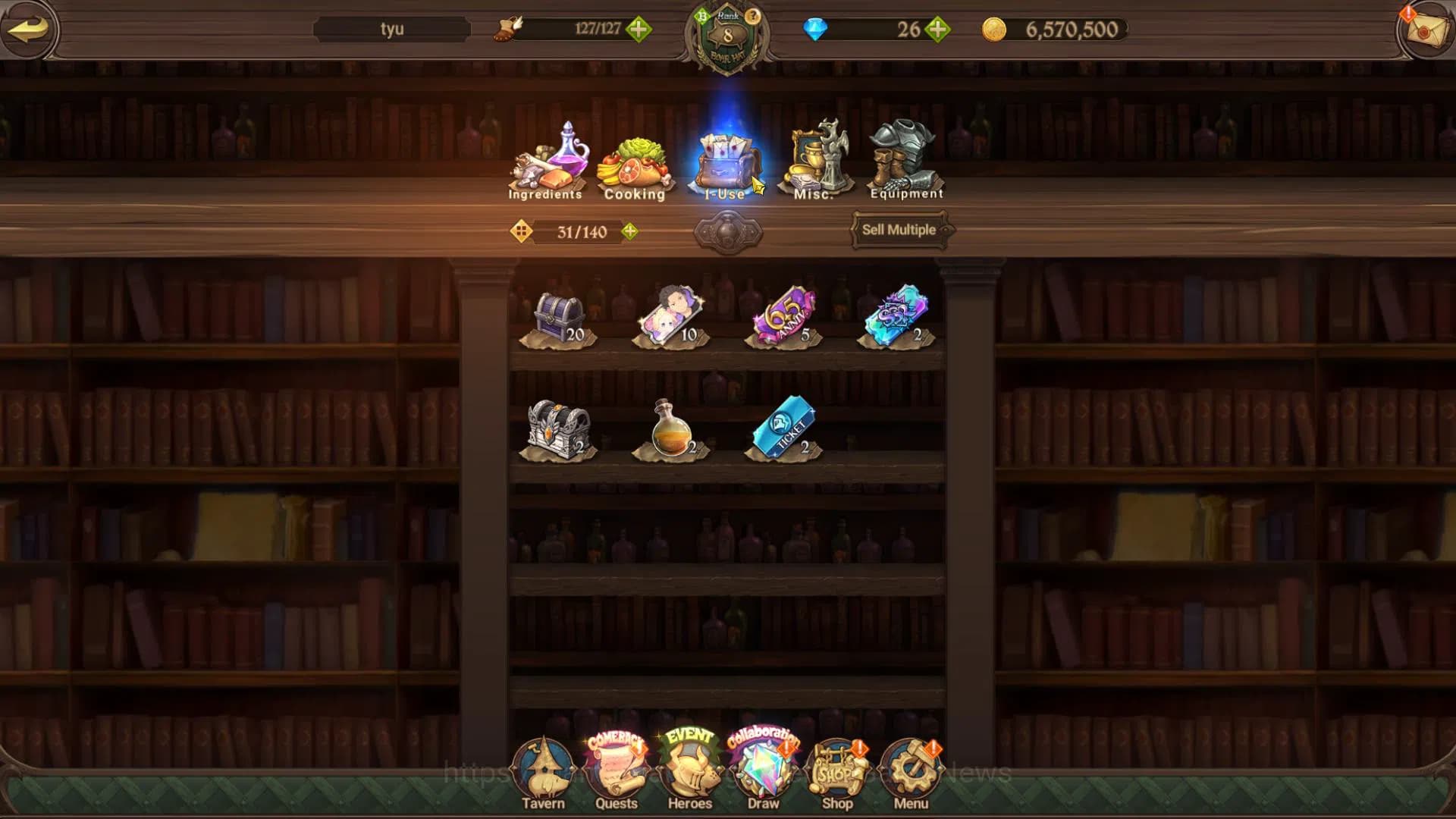Buy more diamonds with the plus button
This screenshot has height=819, width=1456.
pos(938,30)
